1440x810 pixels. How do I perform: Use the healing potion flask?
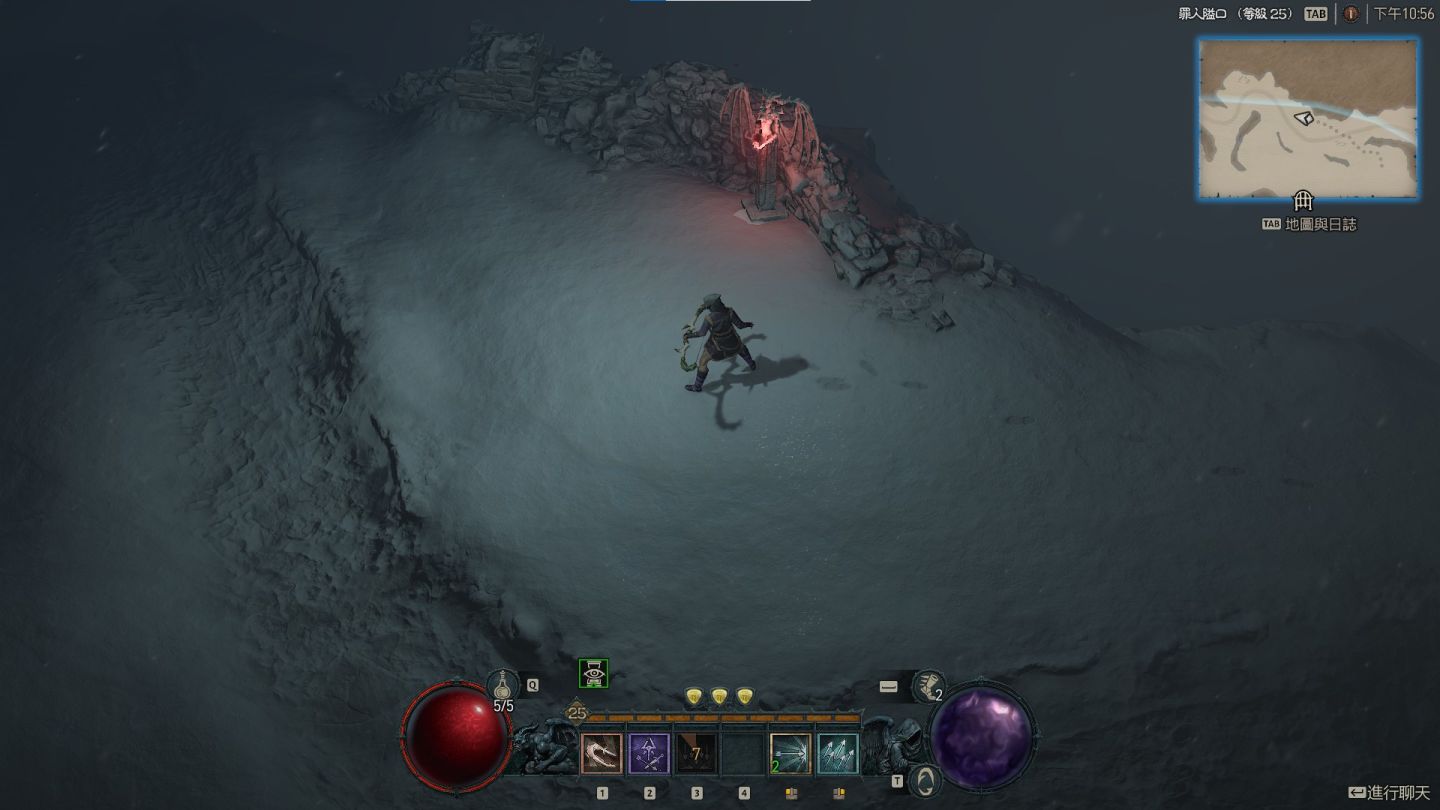[502, 687]
